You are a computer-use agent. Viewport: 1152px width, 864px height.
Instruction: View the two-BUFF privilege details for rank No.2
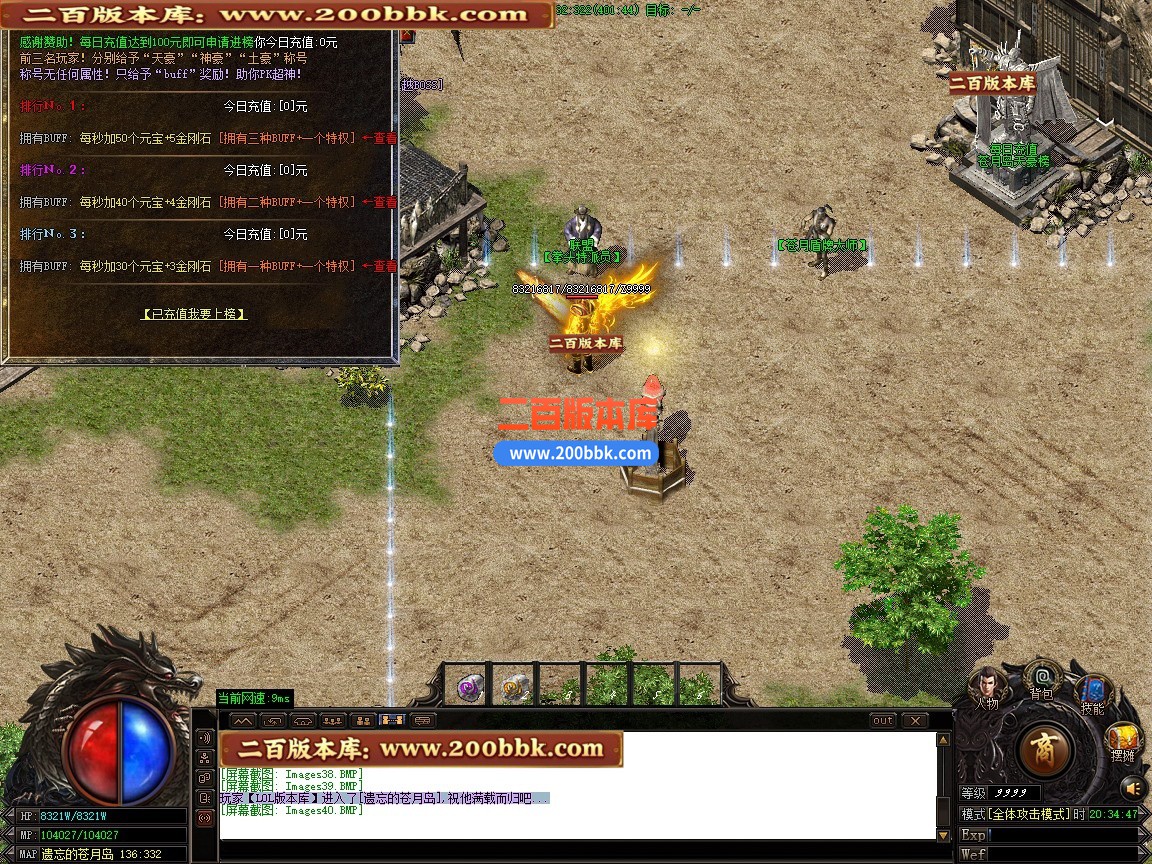click(379, 202)
